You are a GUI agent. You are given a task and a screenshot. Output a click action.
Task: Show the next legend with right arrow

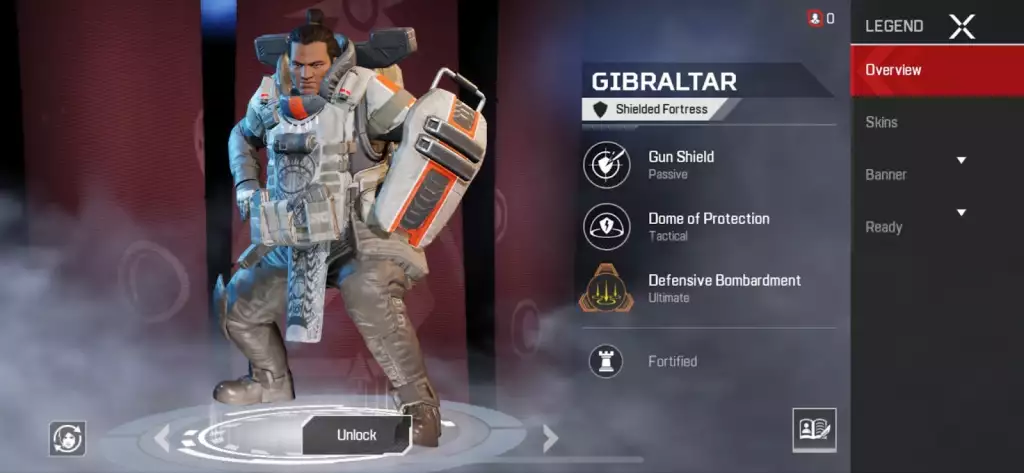coord(549,437)
